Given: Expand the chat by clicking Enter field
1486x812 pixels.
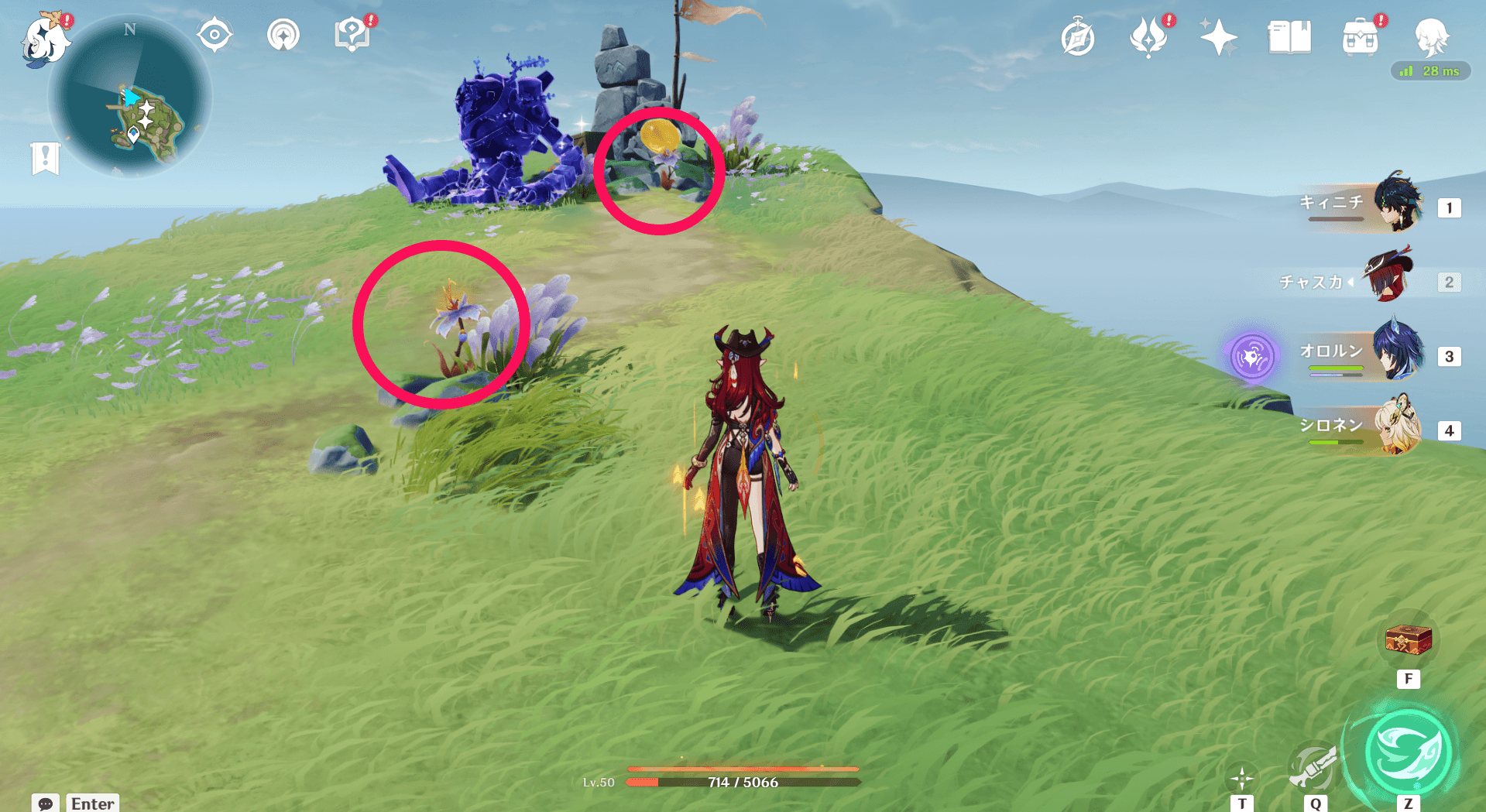Looking at the screenshot, I should coord(91,803).
